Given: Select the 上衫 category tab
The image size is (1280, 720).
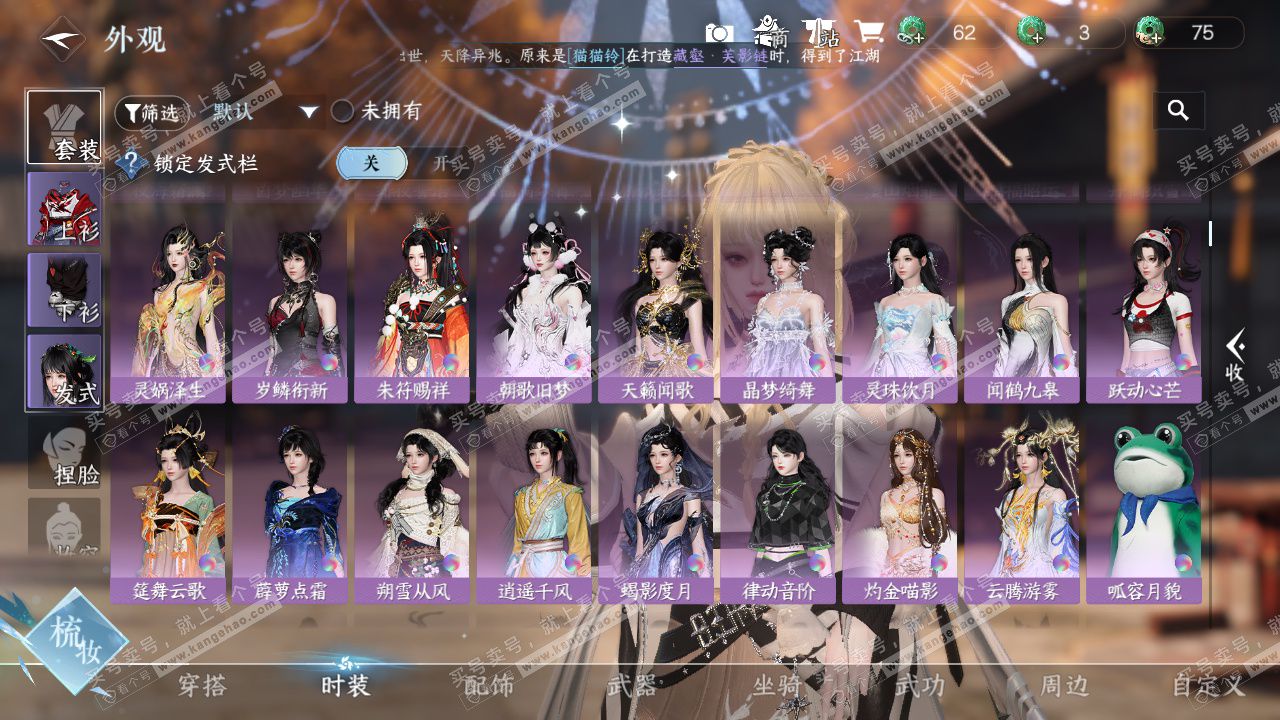Looking at the screenshot, I should pyautogui.click(x=64, y=208).
